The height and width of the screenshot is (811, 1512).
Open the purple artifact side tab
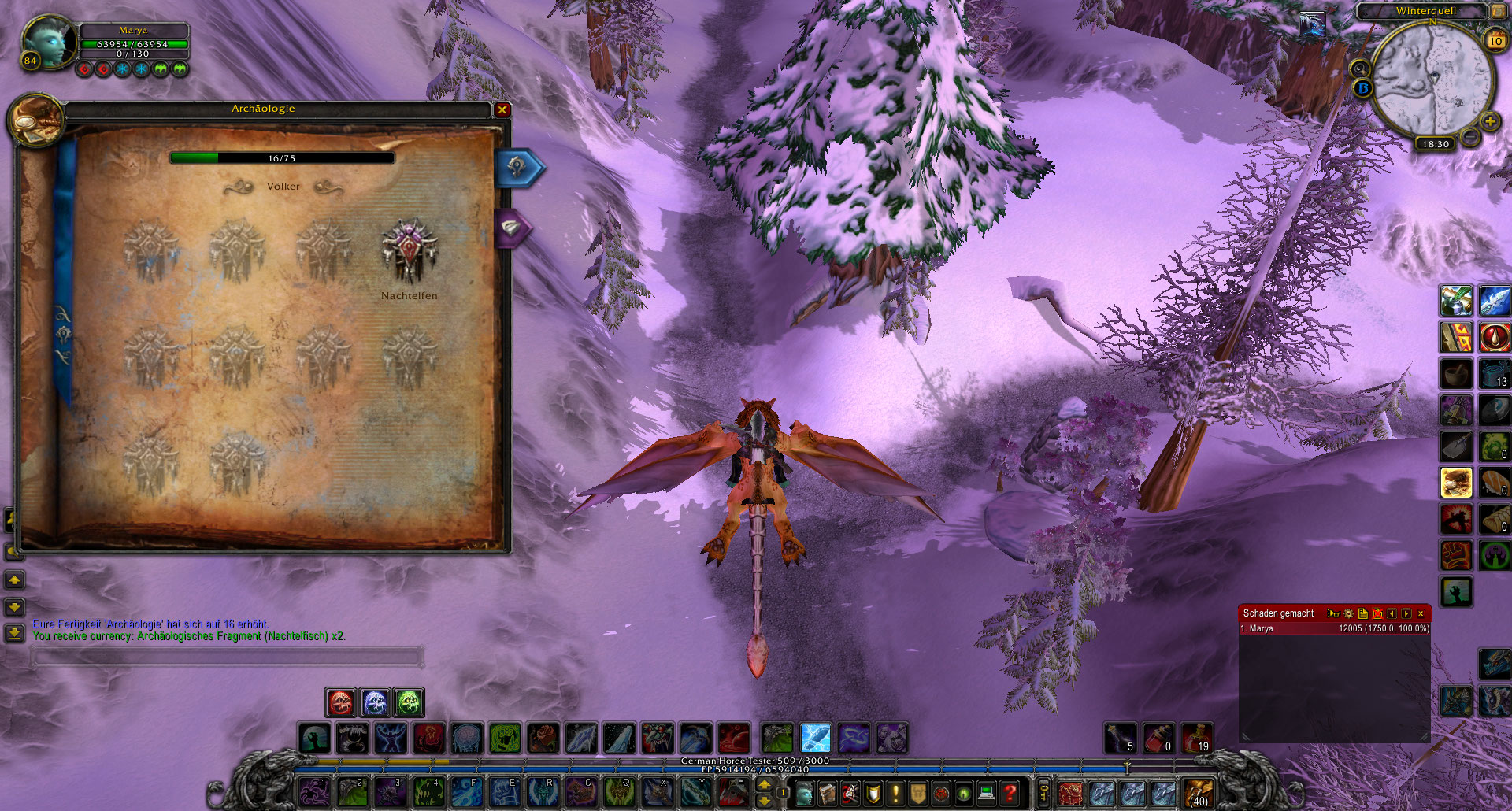pos(512,228)
